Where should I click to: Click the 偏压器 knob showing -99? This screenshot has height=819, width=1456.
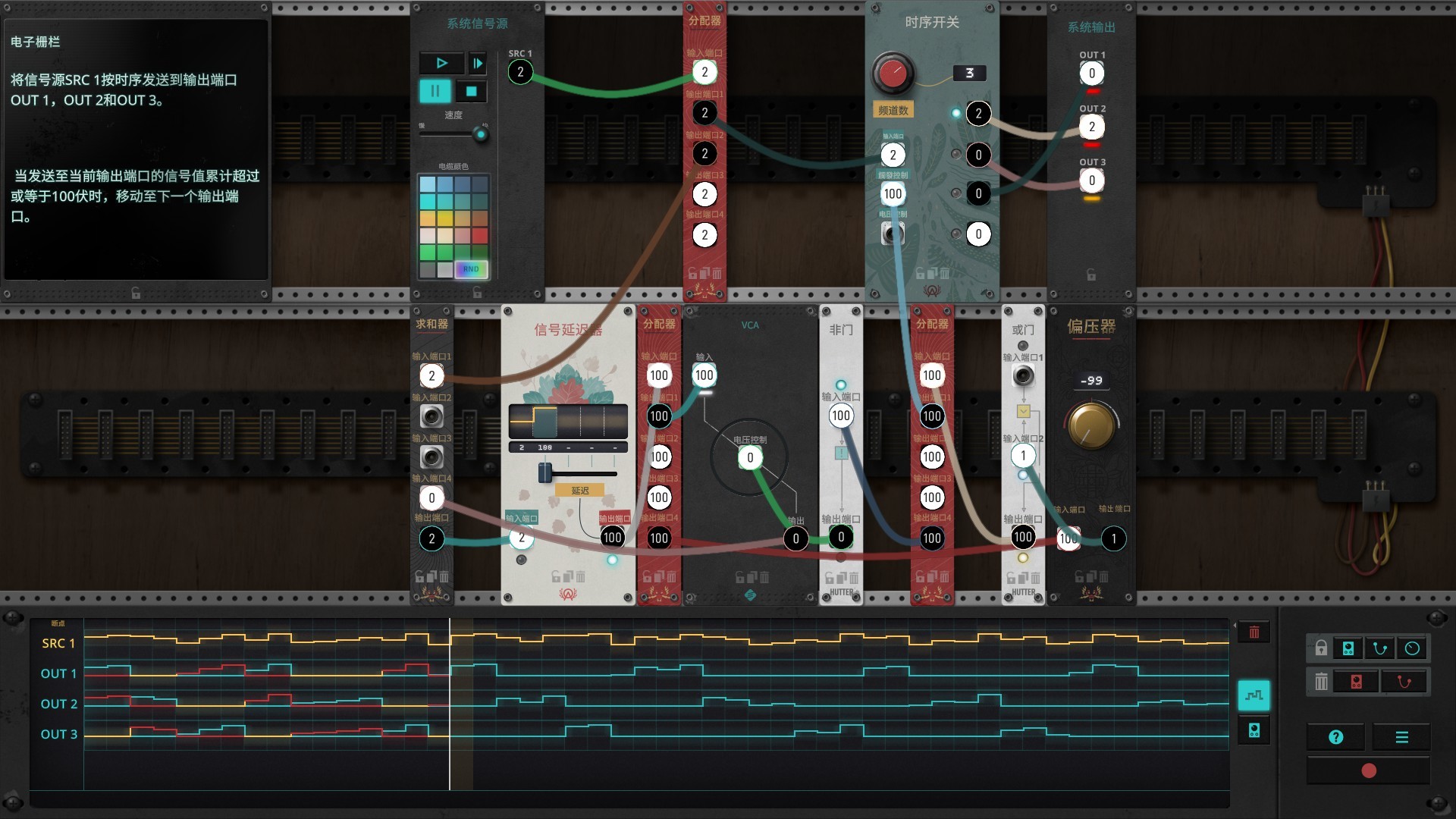[1092, 426]
